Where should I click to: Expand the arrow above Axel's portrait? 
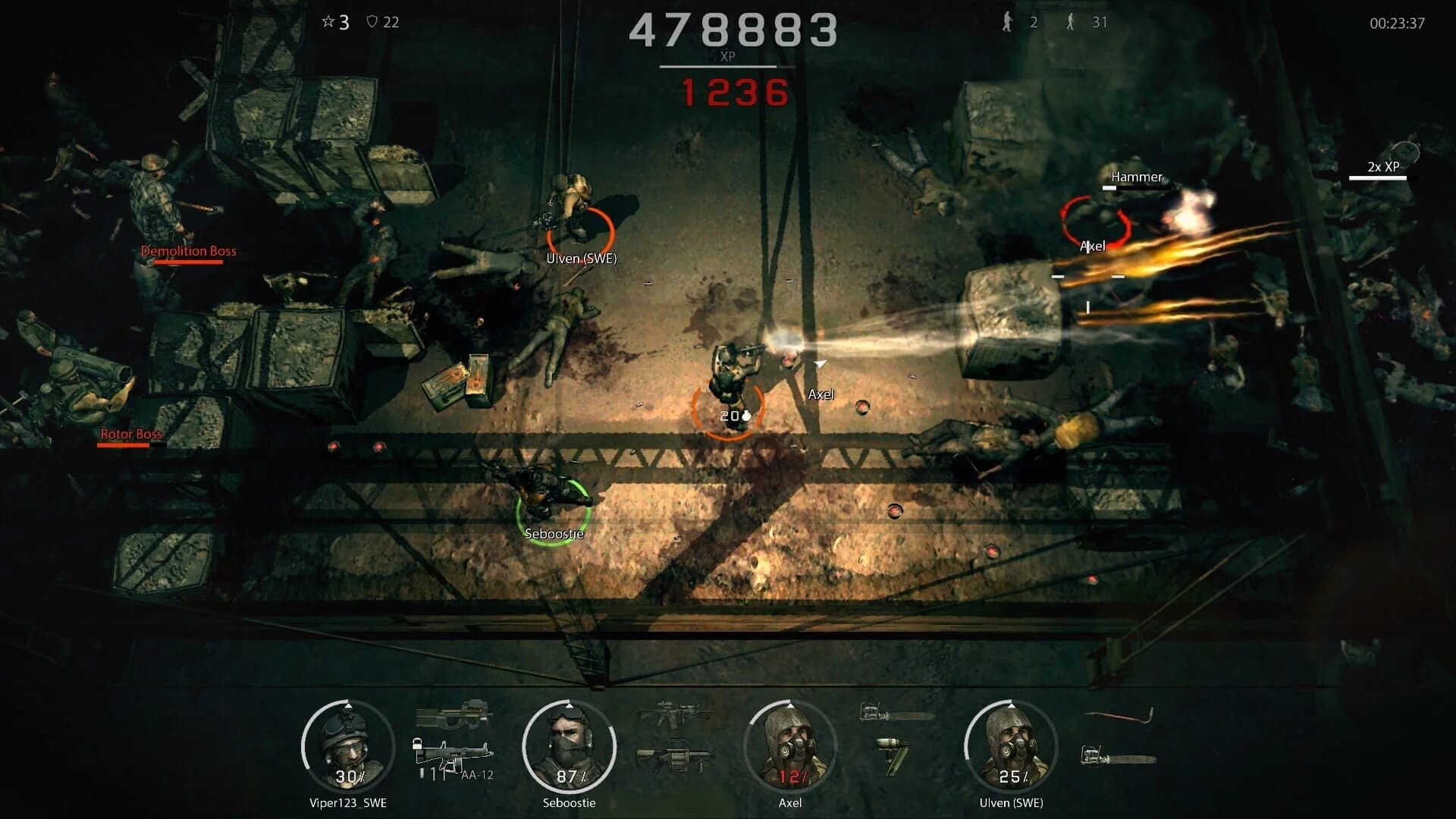(790, 705)
